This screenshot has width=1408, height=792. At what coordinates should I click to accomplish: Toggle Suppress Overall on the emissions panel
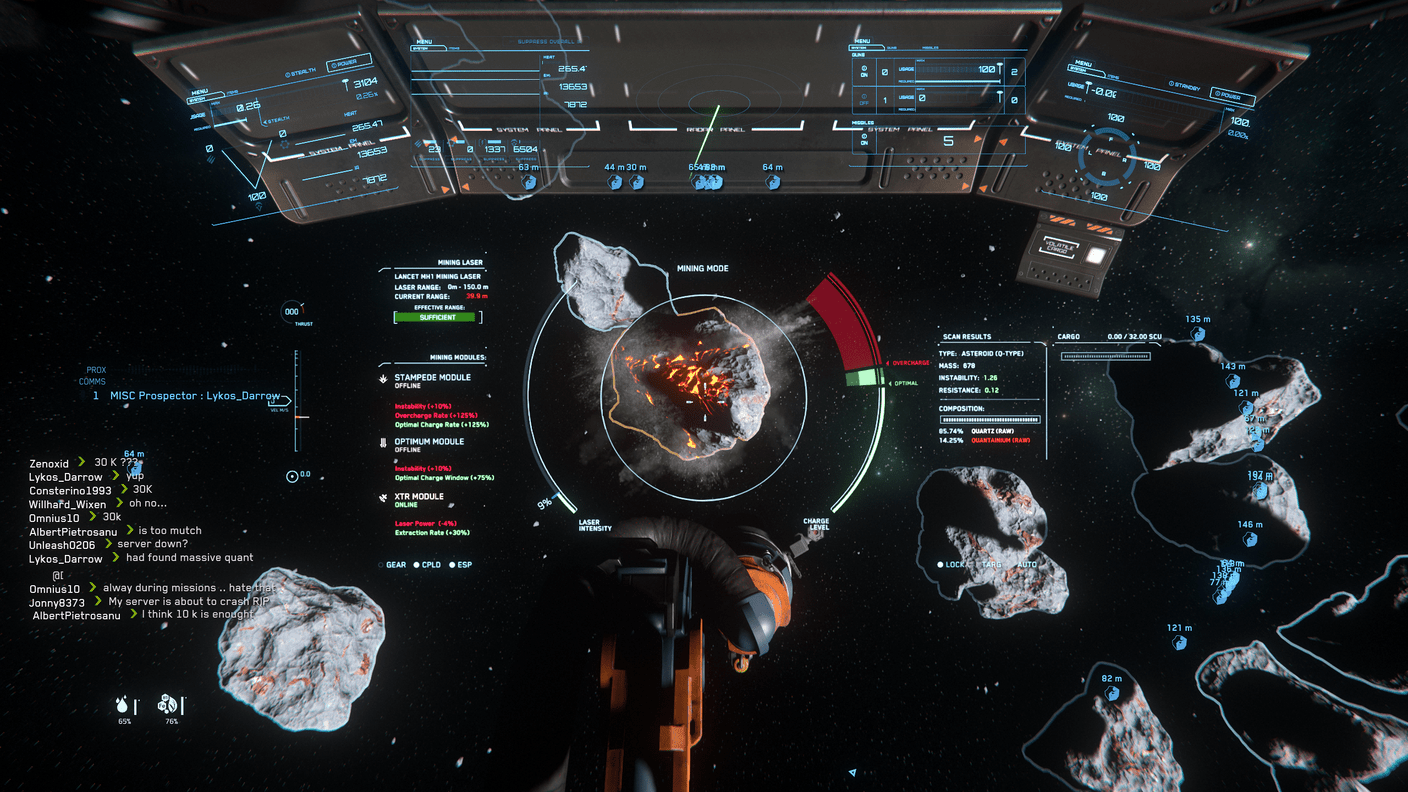coord(545,42)
